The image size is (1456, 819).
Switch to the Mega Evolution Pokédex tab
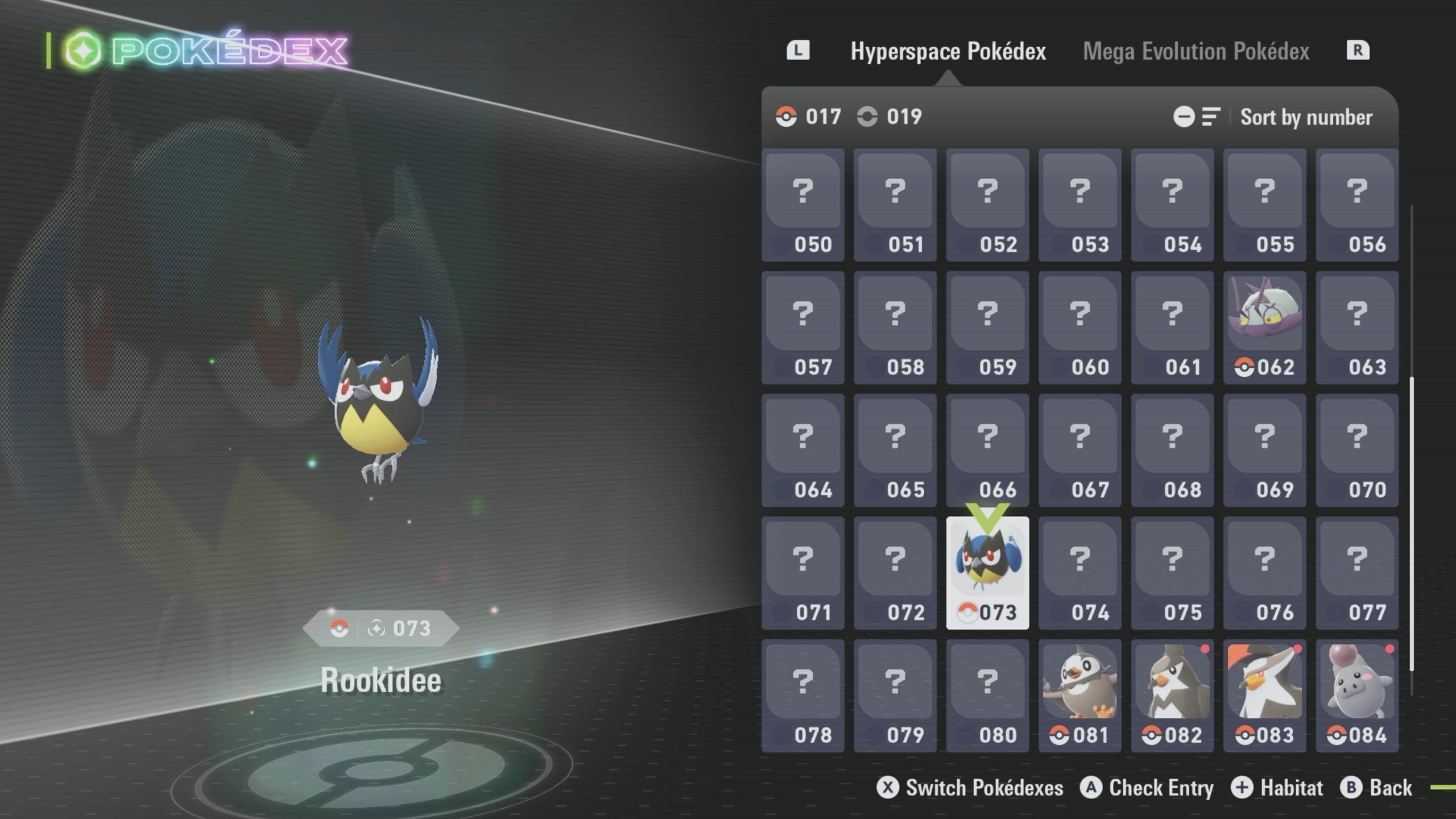[x=1196, y=51]
